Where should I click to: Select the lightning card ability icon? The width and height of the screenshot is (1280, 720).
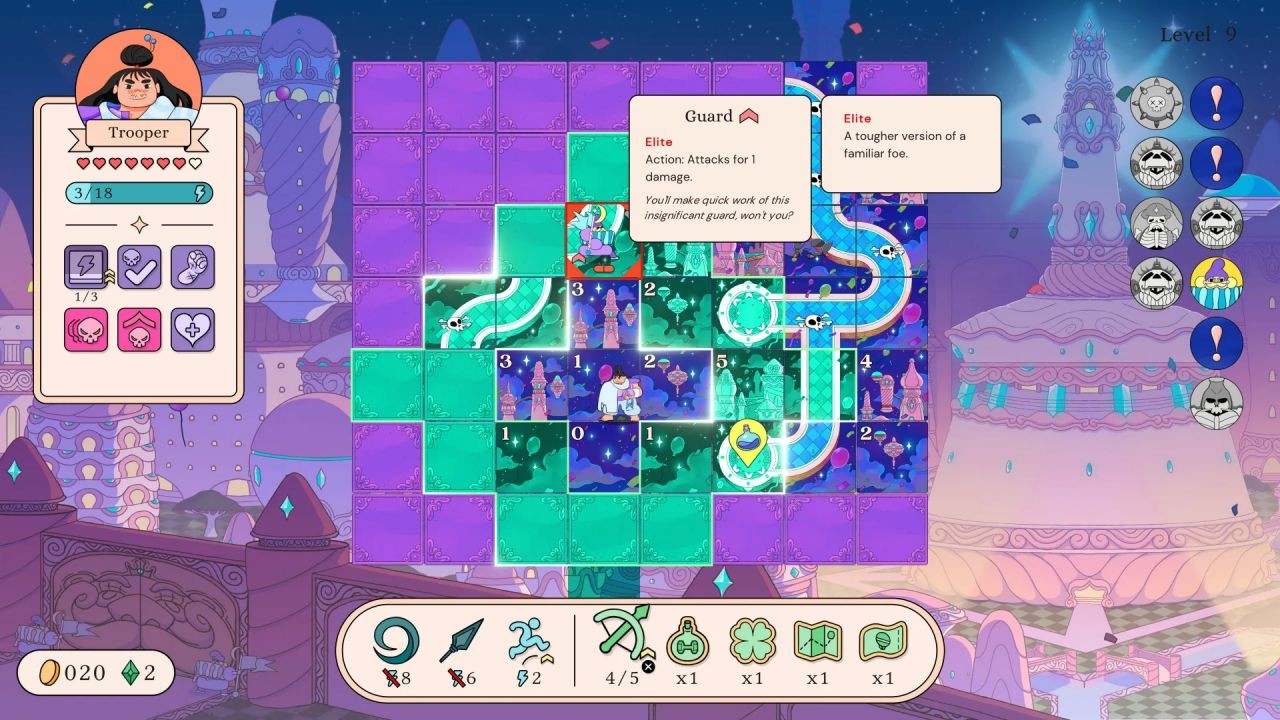[x=86, y=267]
